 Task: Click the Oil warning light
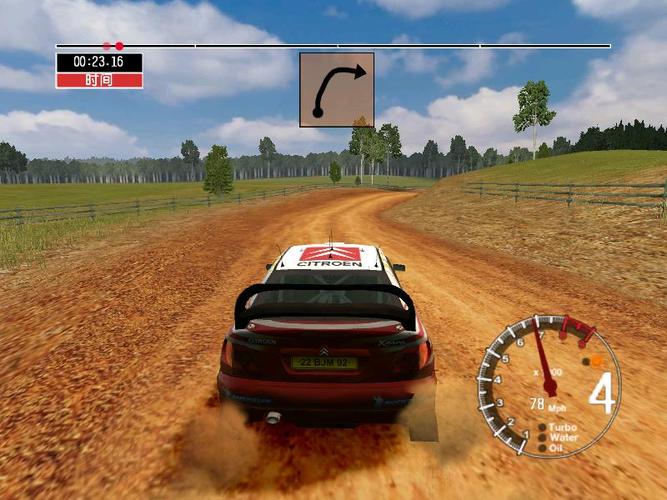coord(543,446)
